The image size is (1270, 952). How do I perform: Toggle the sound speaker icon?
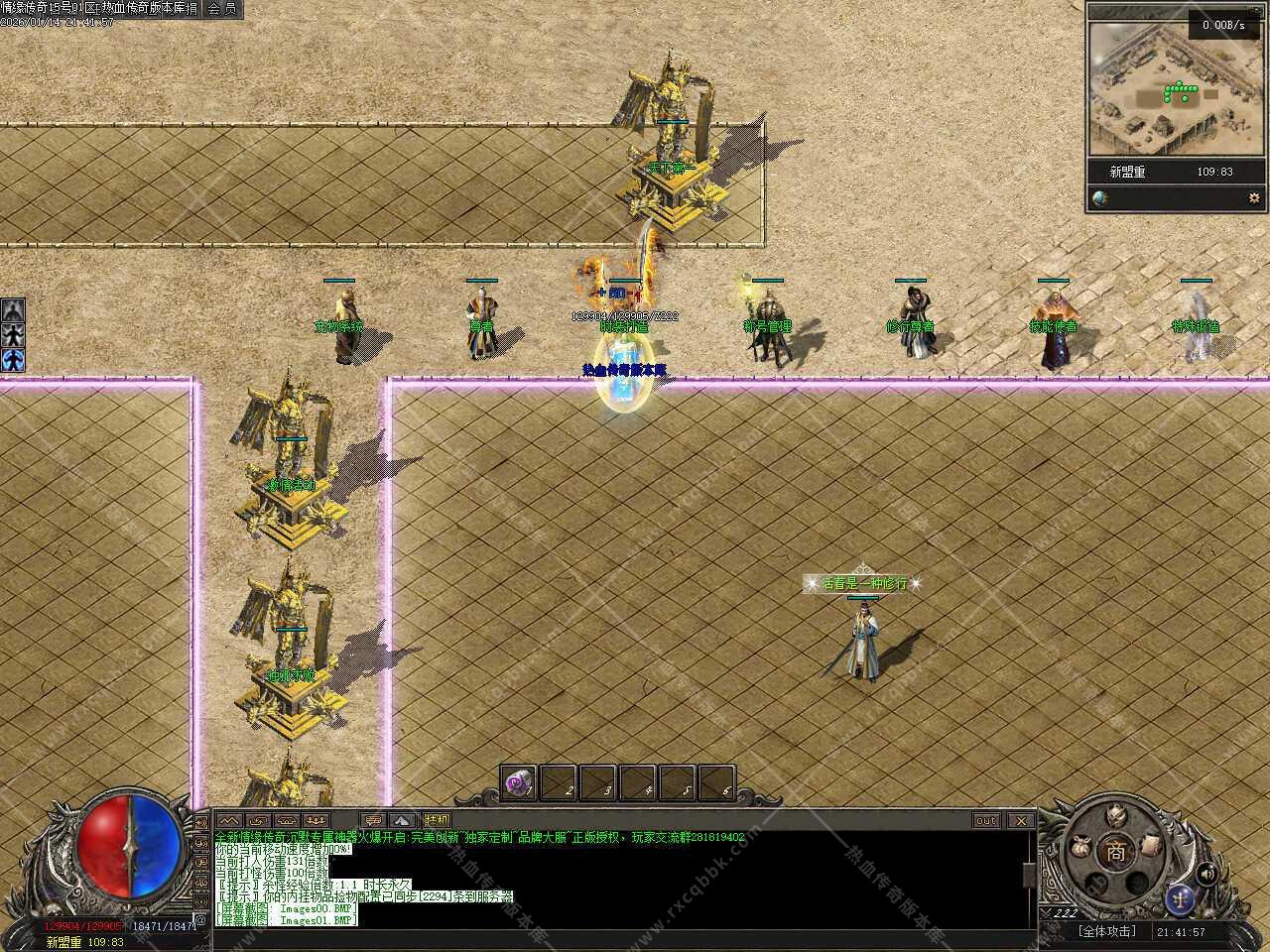point(1206,874)
